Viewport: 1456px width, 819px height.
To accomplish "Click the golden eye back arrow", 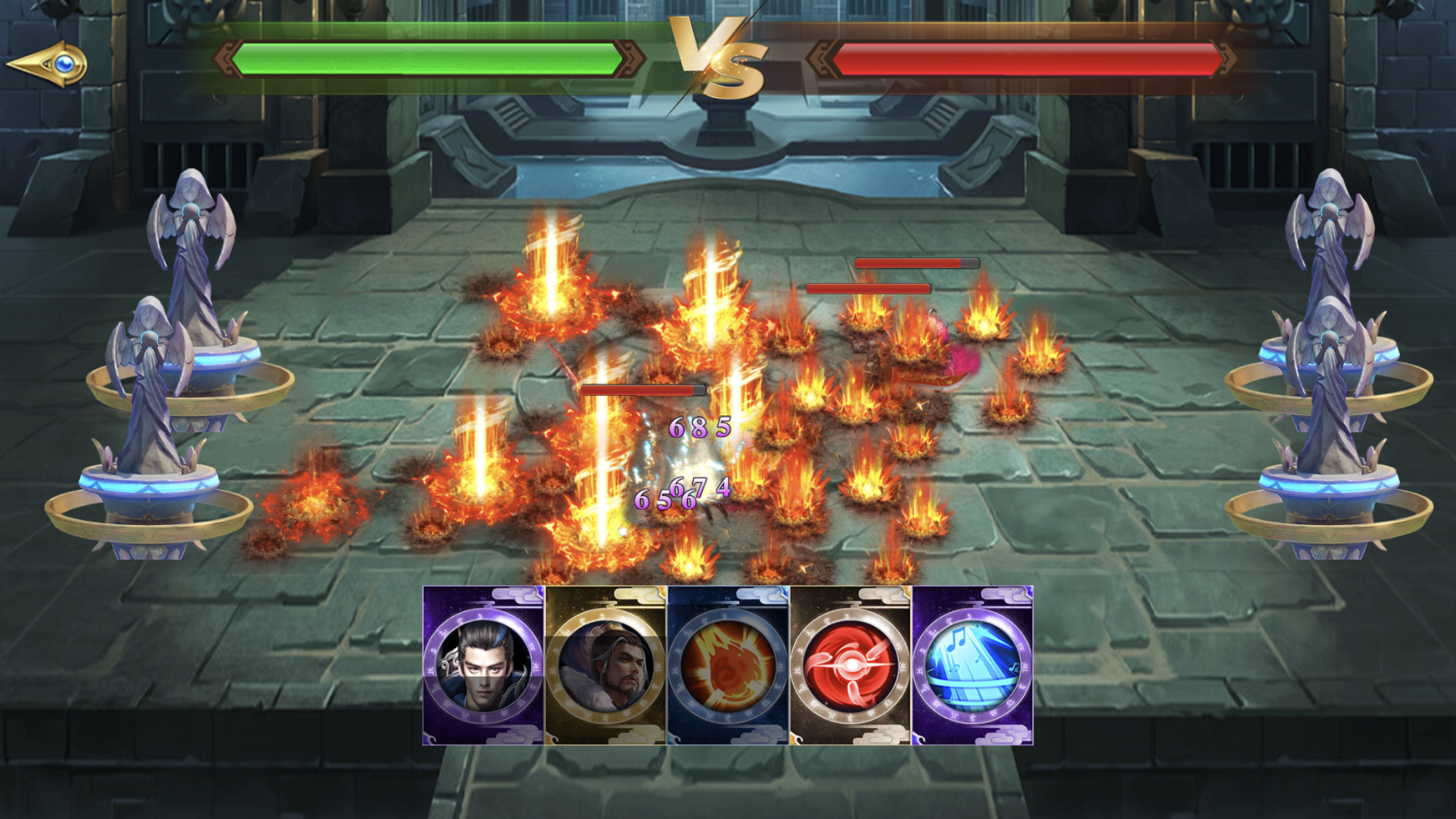I will coord(47,64).
